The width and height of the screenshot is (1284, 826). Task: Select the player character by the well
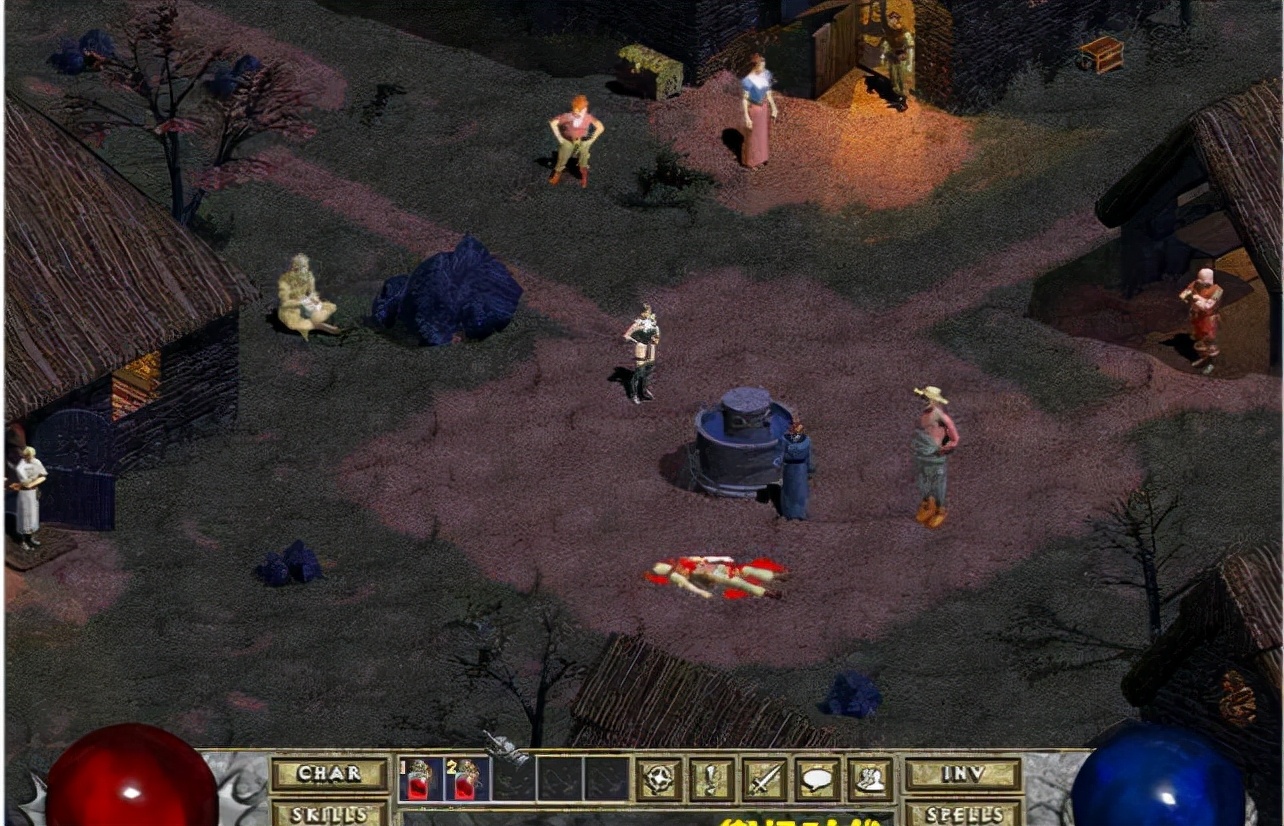641,350
